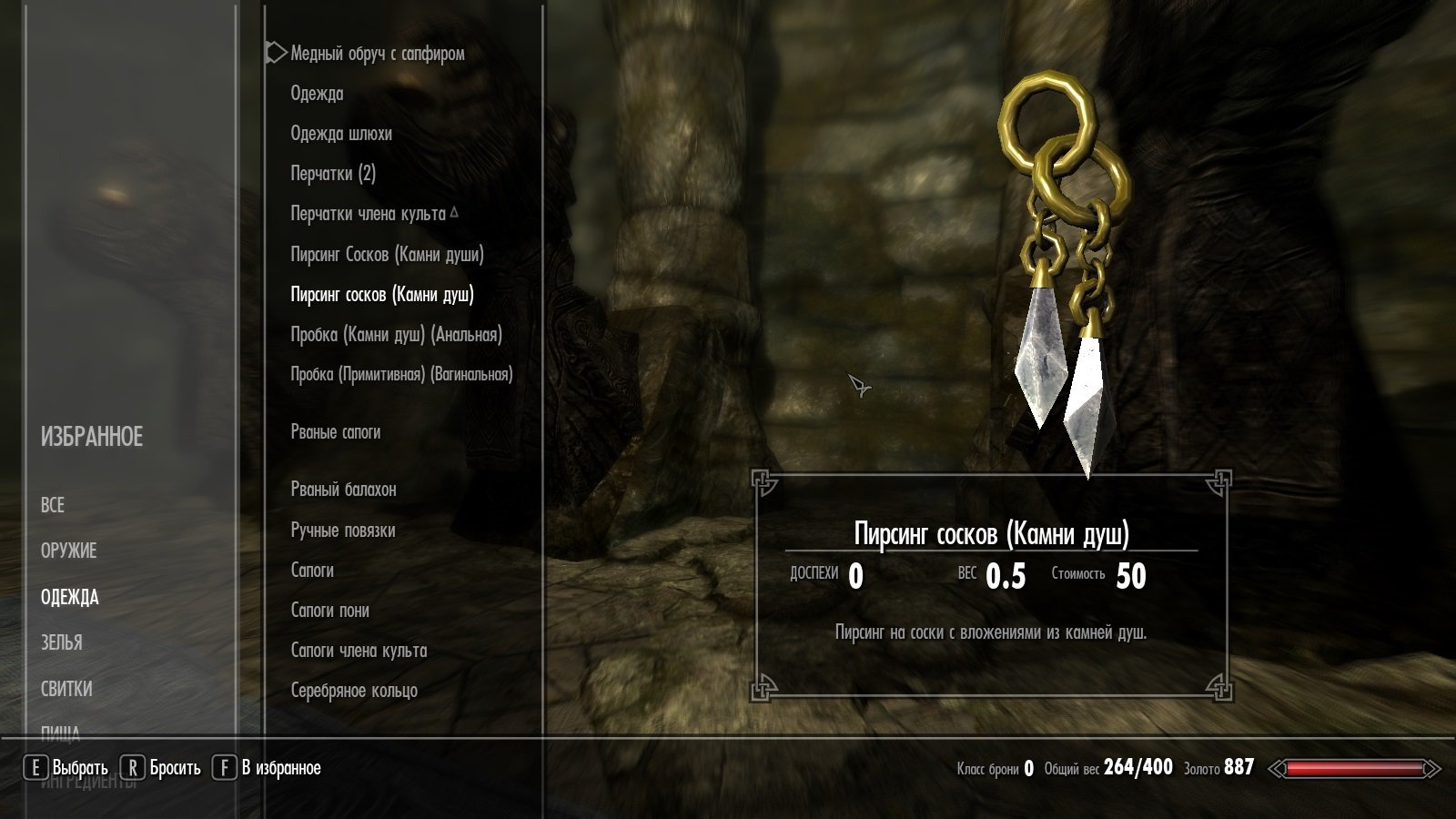Viewport: 1456px width, 819px height.
Task: Choose the Сапоги члена культа item
Action: [x=359, y=651]
